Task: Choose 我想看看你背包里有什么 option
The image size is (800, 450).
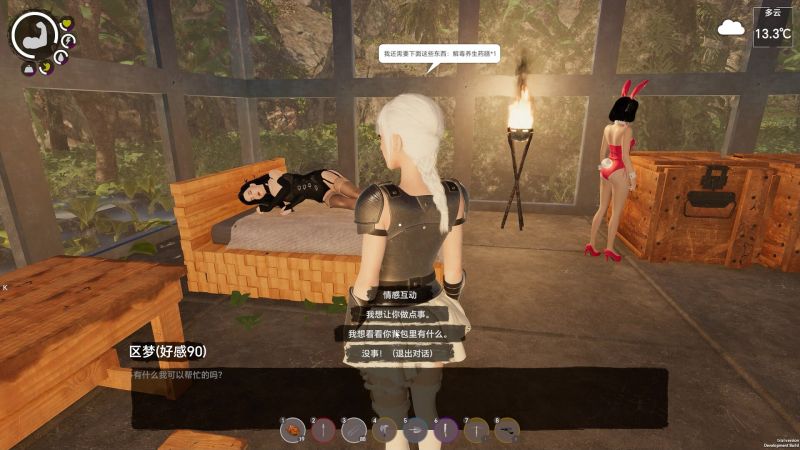Action: (x=399, y=334)
